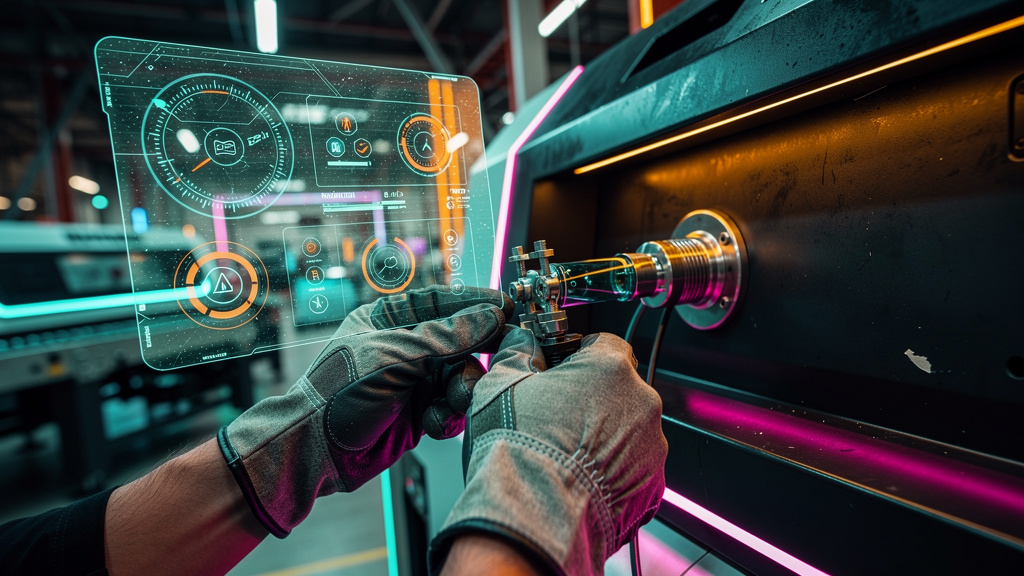Choose the crossed tools icon
The width and height of the screenshot is (1024, 576).
(x=318, y=303)
